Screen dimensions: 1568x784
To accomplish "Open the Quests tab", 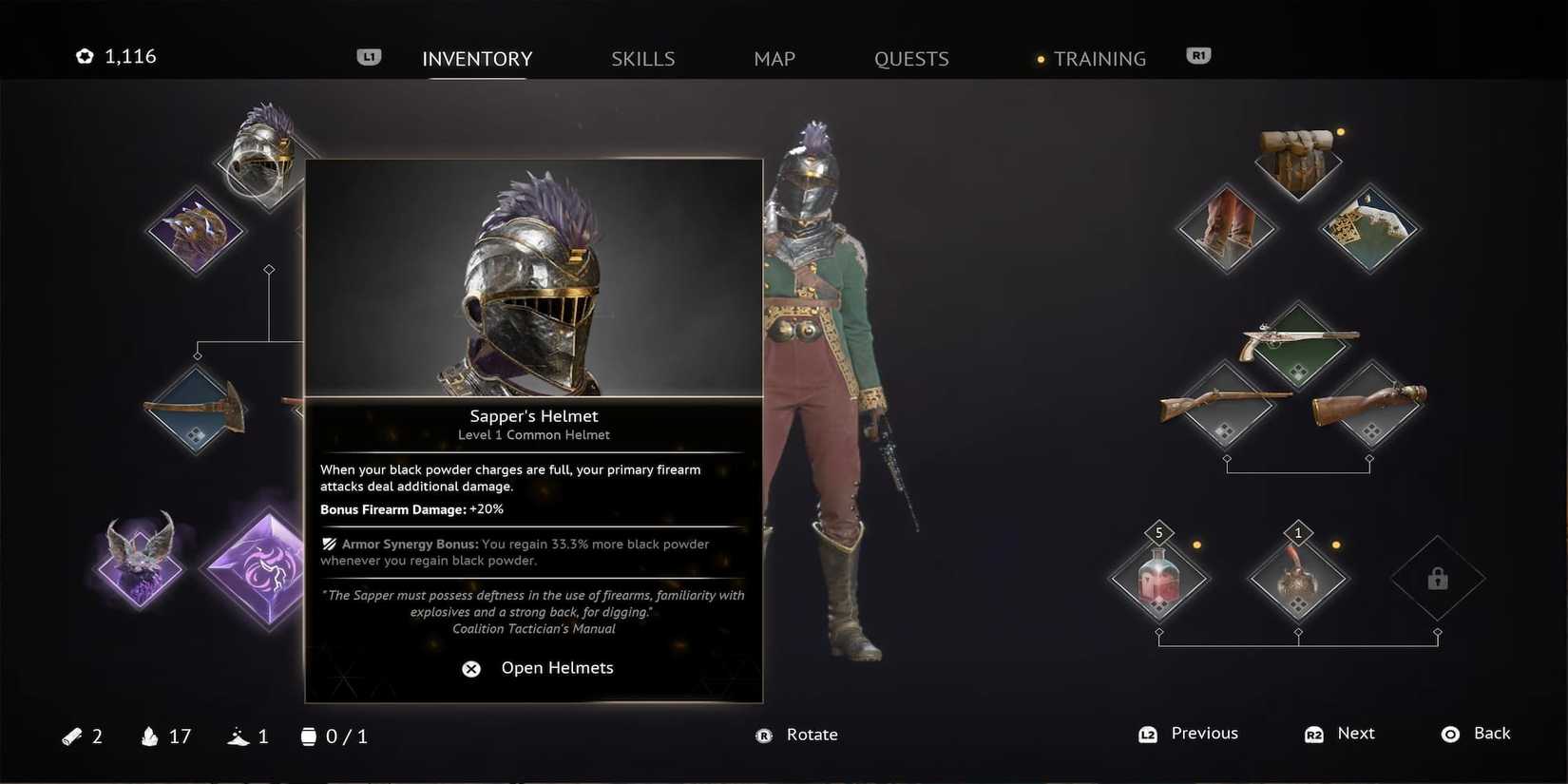I will [x=910, y=58].
